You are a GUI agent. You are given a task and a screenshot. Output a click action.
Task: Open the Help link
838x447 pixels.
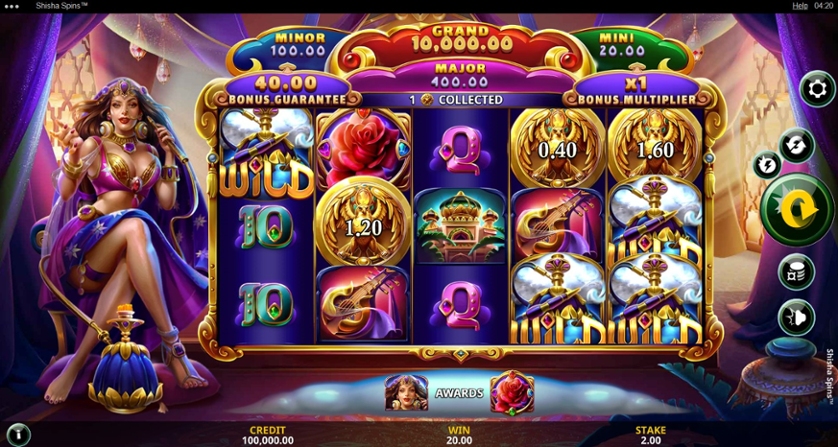pyautogui.click(x=799, y=6)
